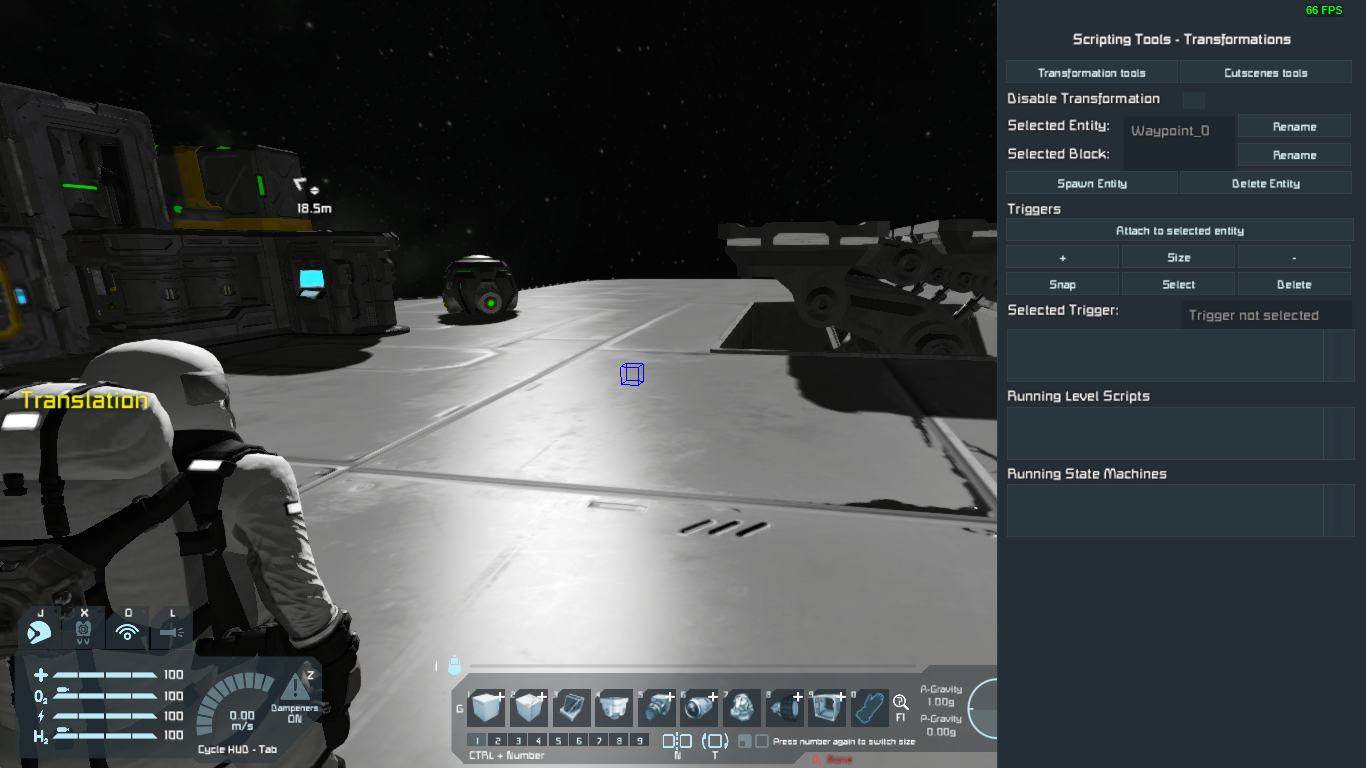1366x768 pixels.
Task: Attach trigger to selected entity
Action: pyautogui.click(x=1179, y=231)
